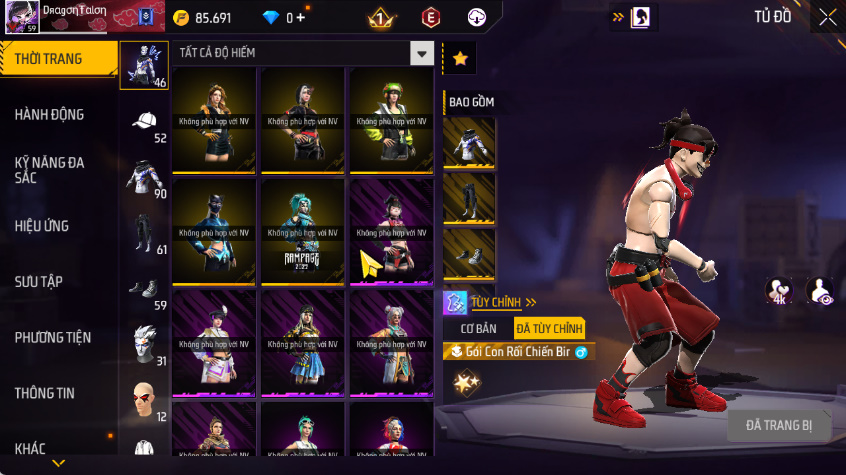This screenshot has width=846, height=475.
Task: Choose the Đã Tùy Chỉnh option
Action: (x=548, y=328)
